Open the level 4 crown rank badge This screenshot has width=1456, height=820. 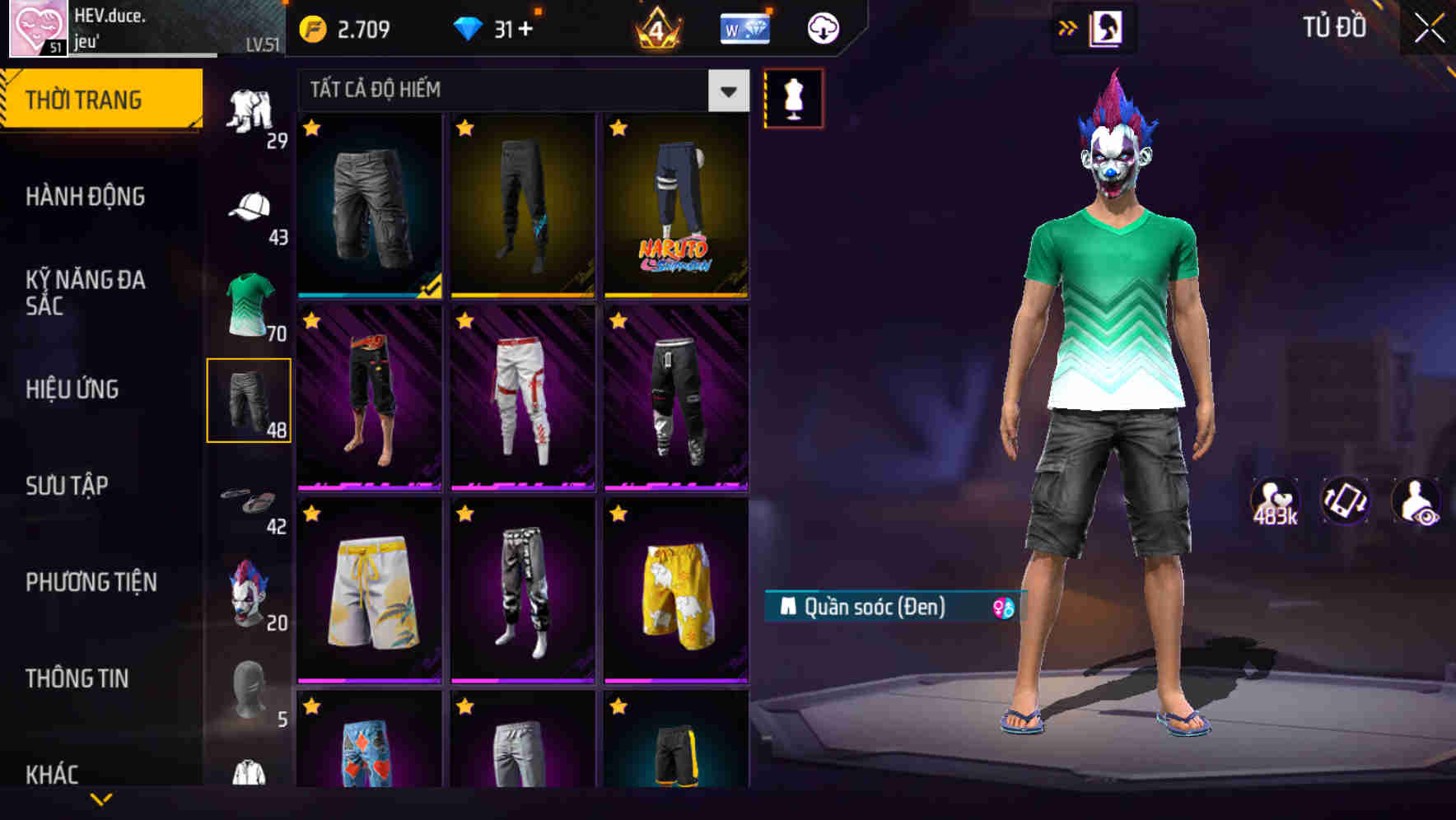[x=657, y=29]
